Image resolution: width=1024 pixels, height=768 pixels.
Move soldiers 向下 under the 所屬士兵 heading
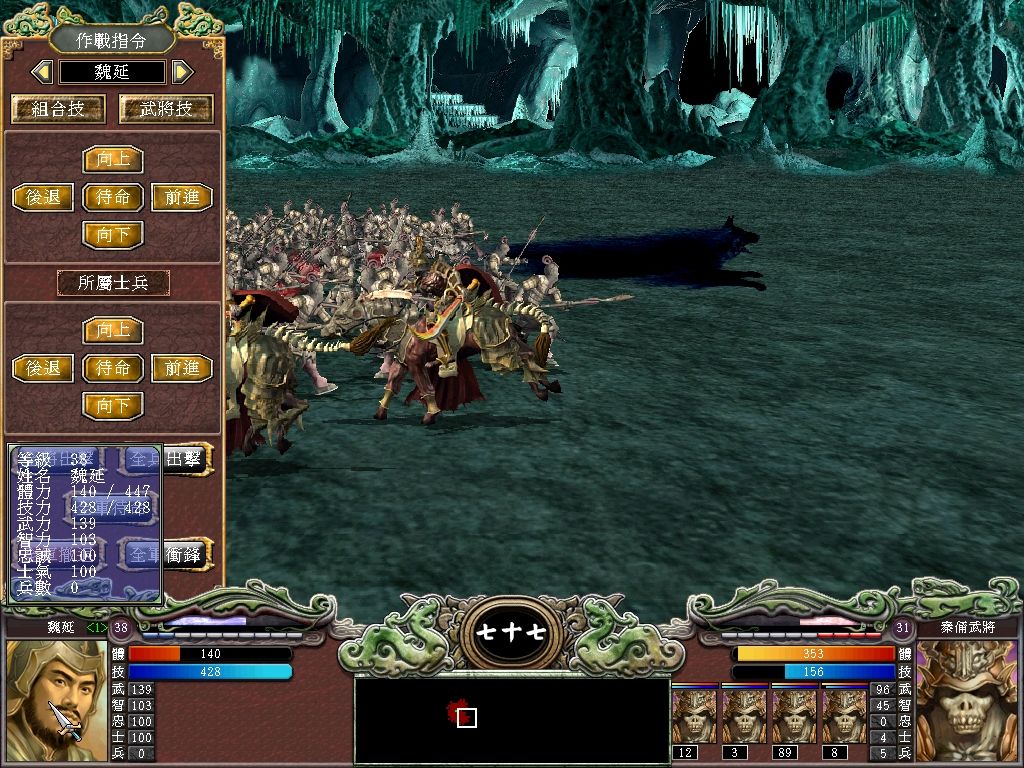coord(113,406)
